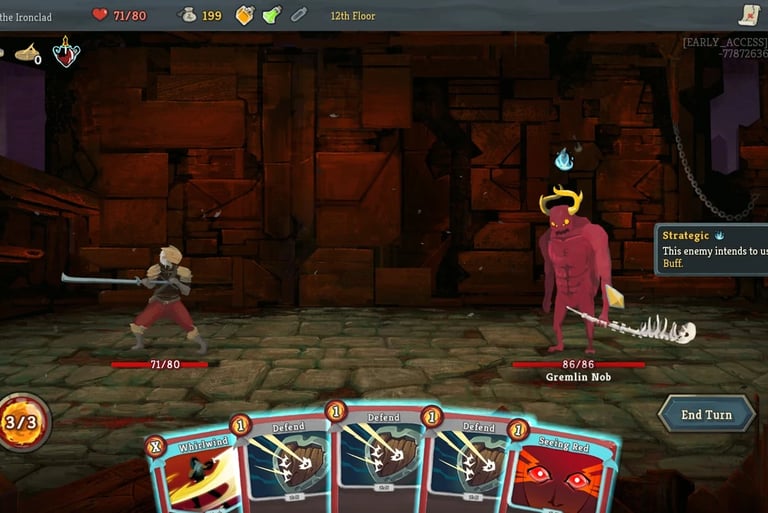Play the Seeing Red card
The image size is (768, 513).
pos(562,476)
